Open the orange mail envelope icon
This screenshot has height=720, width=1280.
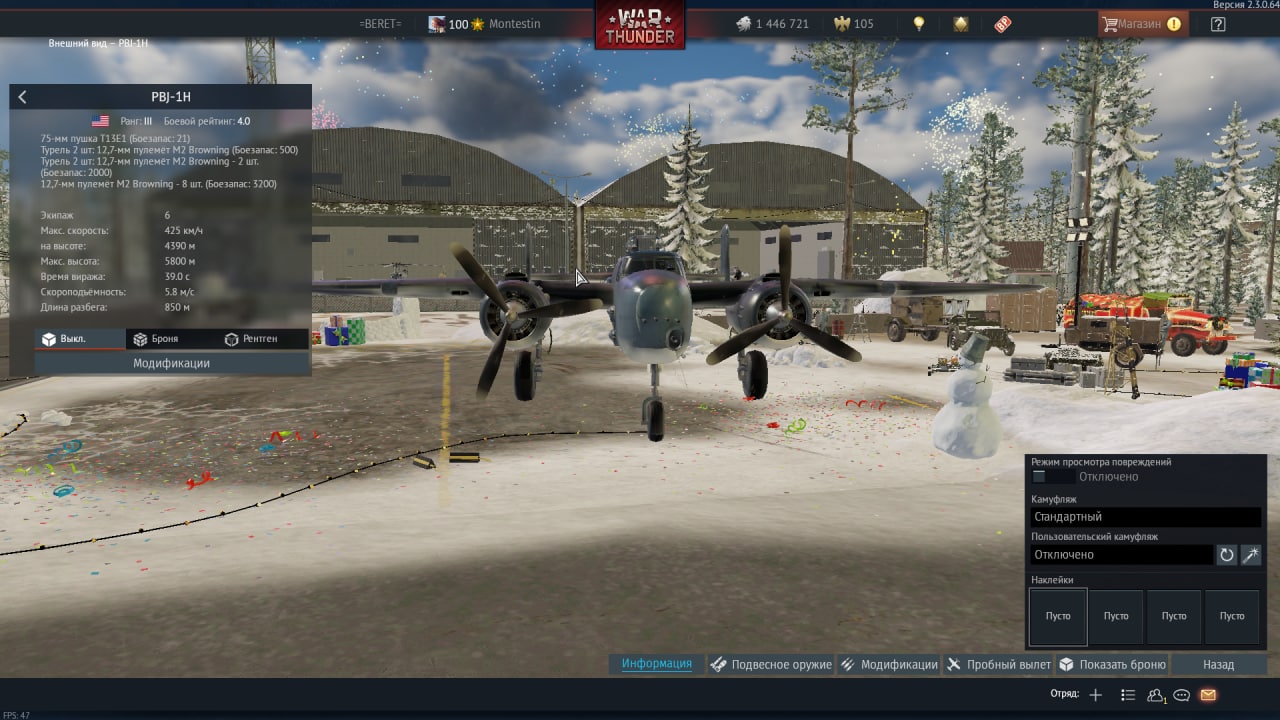click(1208, 695)
